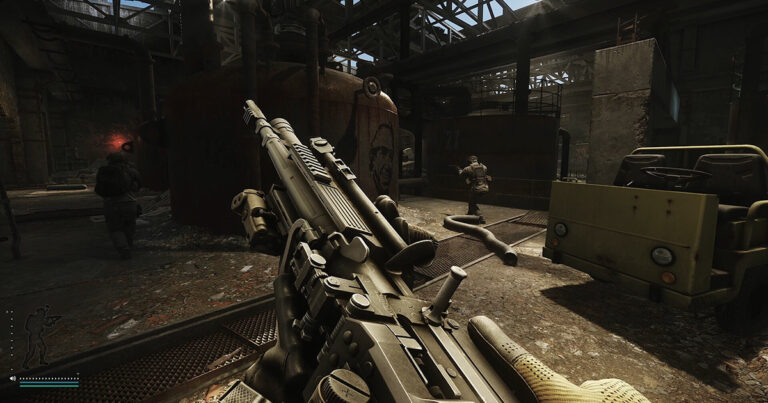Click the speaker noise-level icon
Screen dimensions: 768x403
(12, 379)
